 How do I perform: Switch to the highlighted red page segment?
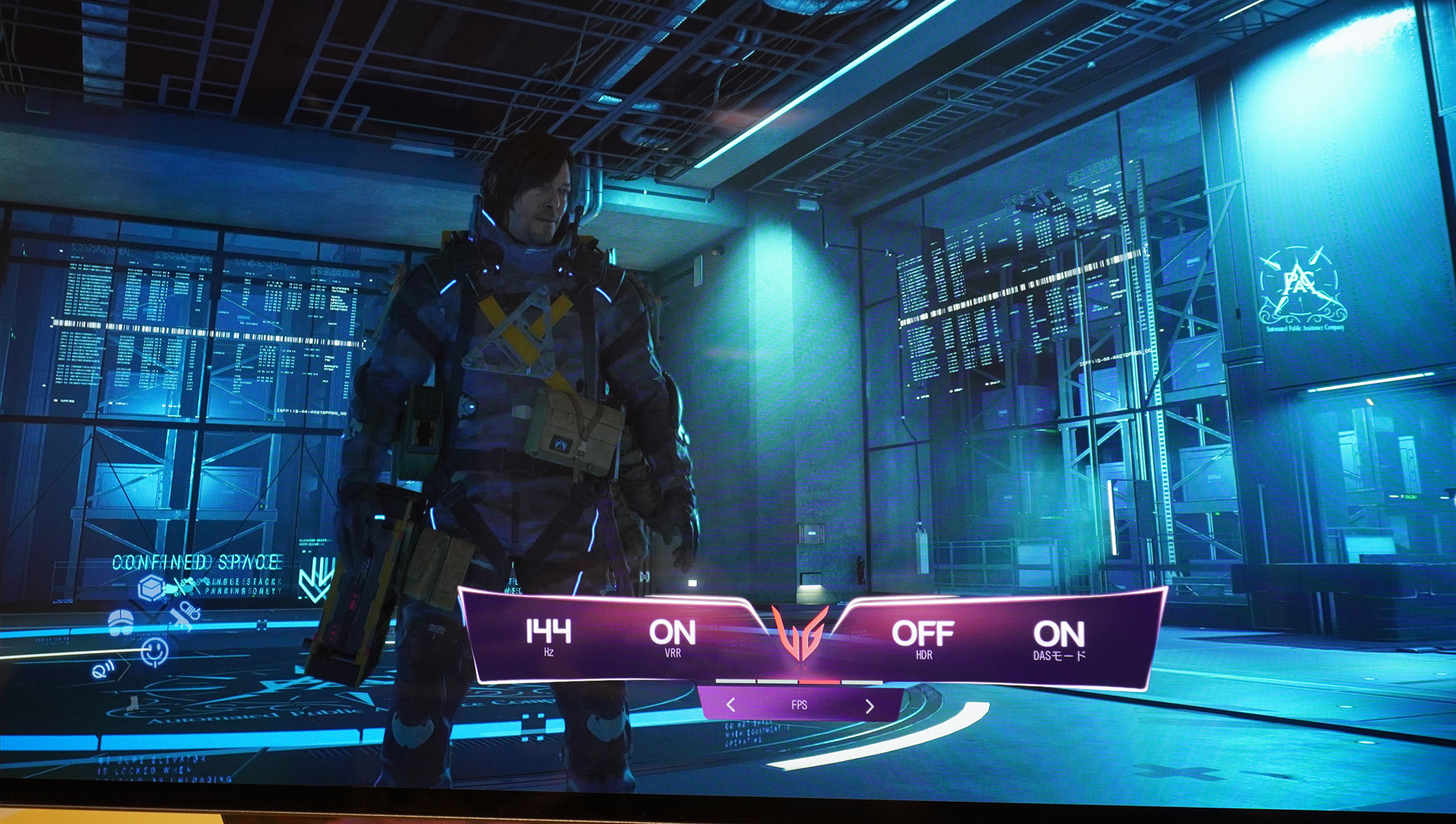819,682
